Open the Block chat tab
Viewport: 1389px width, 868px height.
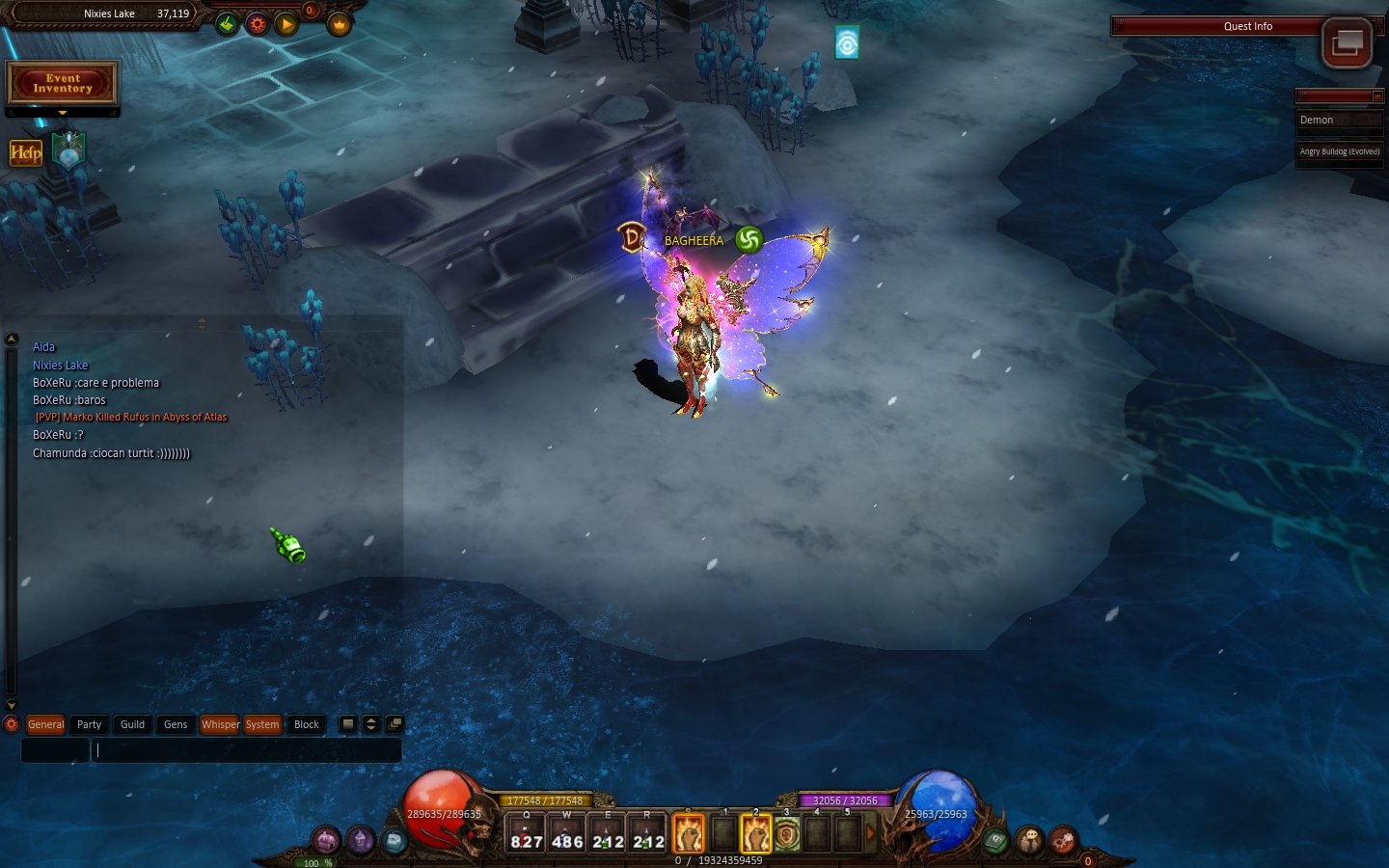(307, 724)
